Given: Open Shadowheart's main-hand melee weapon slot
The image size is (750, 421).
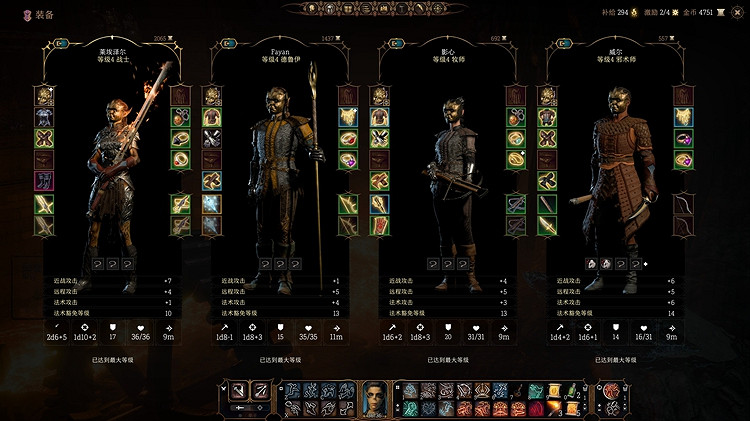Looking at the screenshot, I should point(380,203).
